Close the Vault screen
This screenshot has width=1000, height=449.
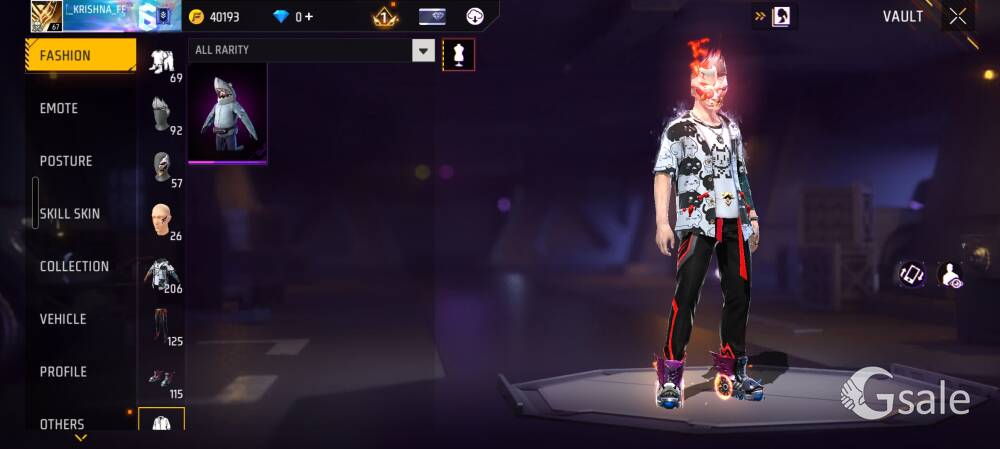(958, 16)
